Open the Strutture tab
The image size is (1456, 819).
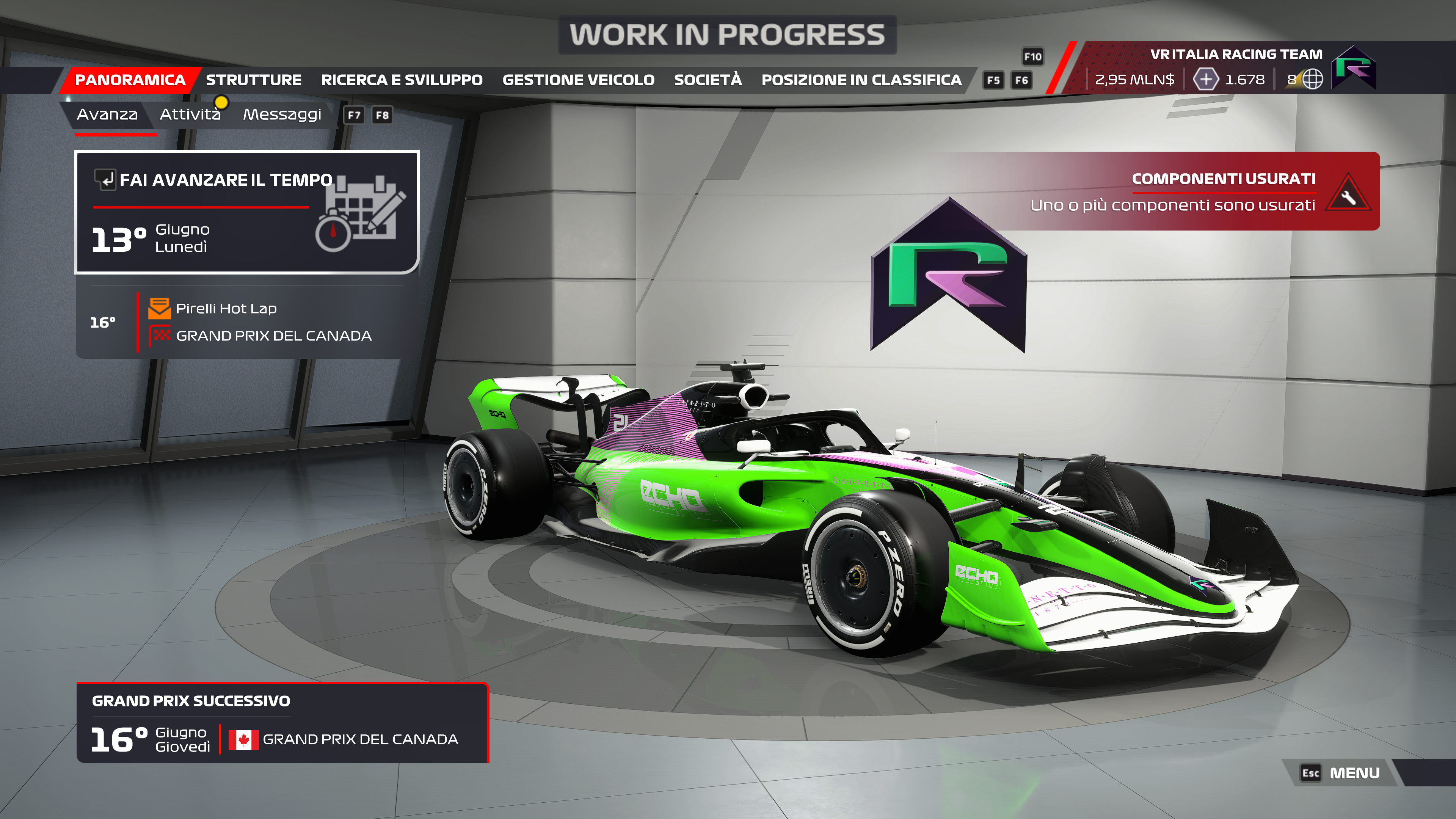pyautogui.click(x=253, y=80)
